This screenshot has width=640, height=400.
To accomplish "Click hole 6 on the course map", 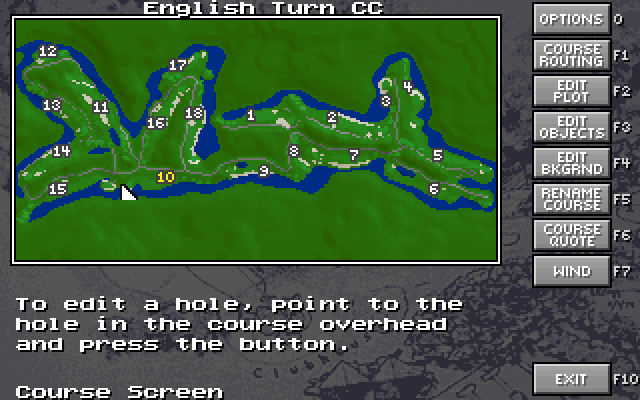I will (434, 189).
